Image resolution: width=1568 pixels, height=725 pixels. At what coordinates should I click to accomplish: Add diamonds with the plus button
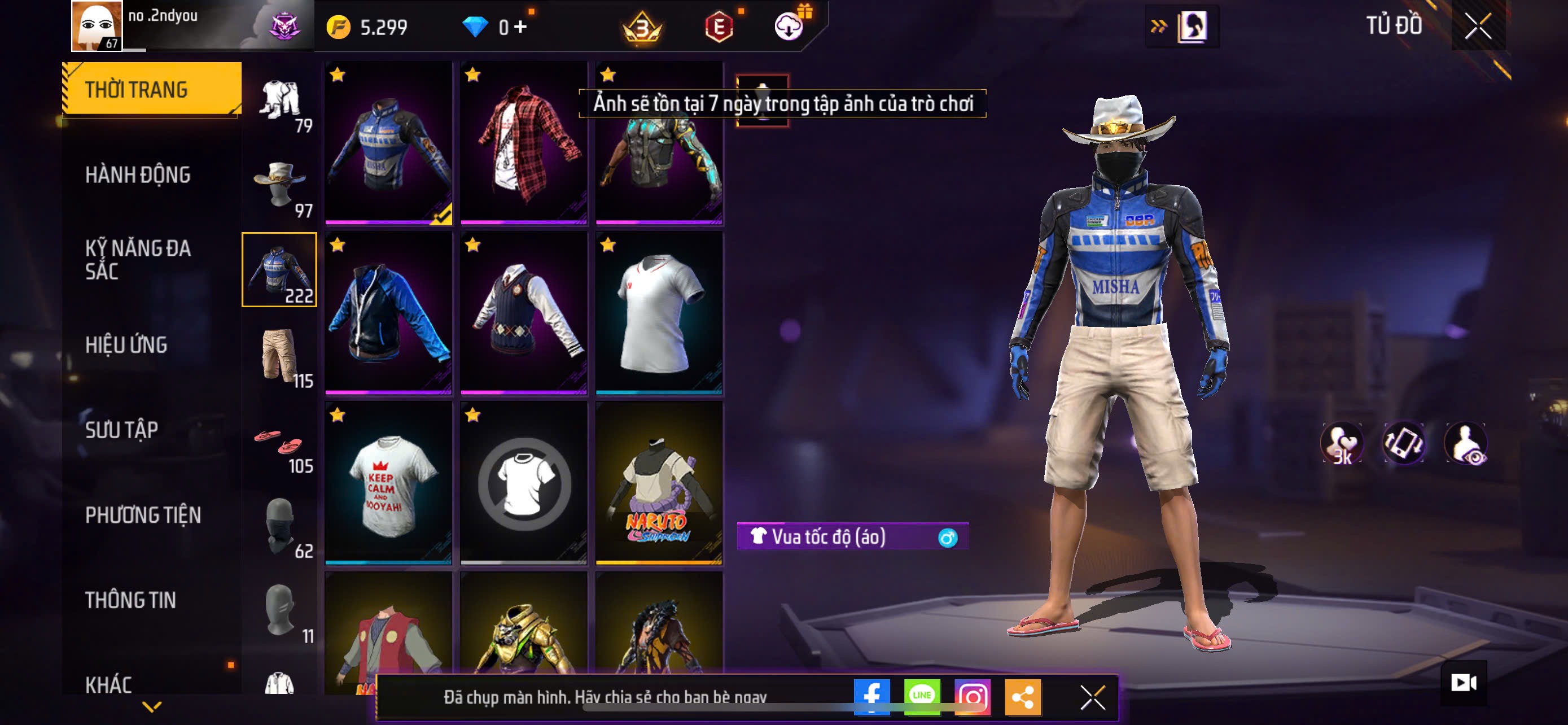point(520,27)
